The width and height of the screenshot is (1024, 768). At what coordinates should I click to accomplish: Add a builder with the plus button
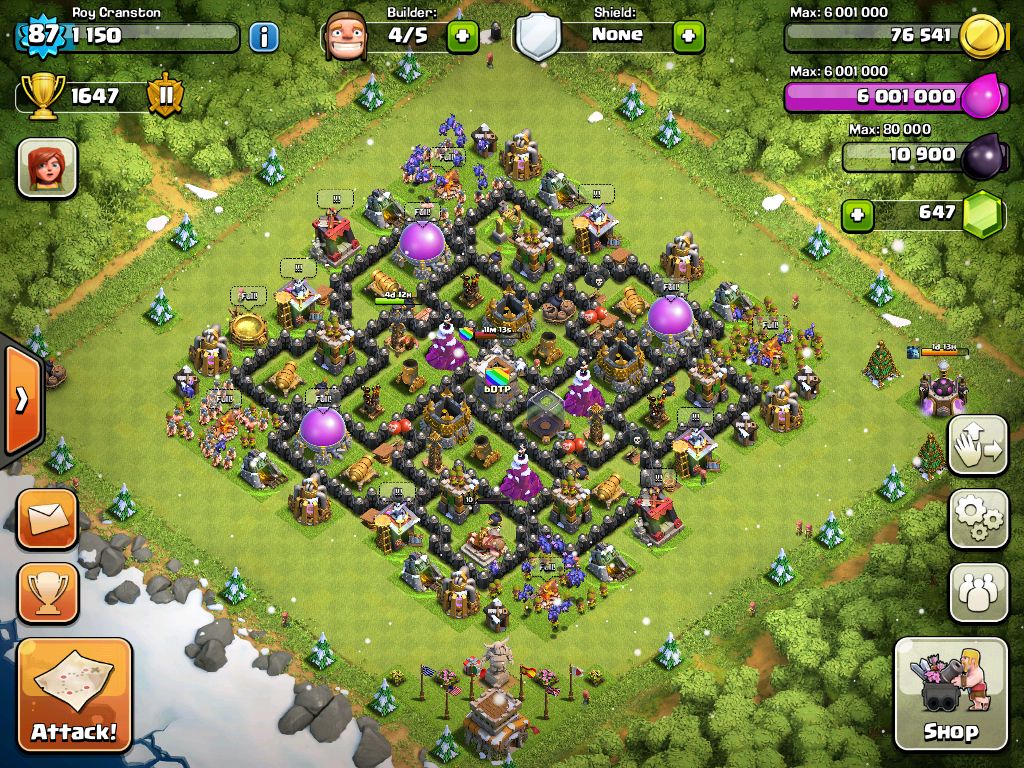[462, 37]
